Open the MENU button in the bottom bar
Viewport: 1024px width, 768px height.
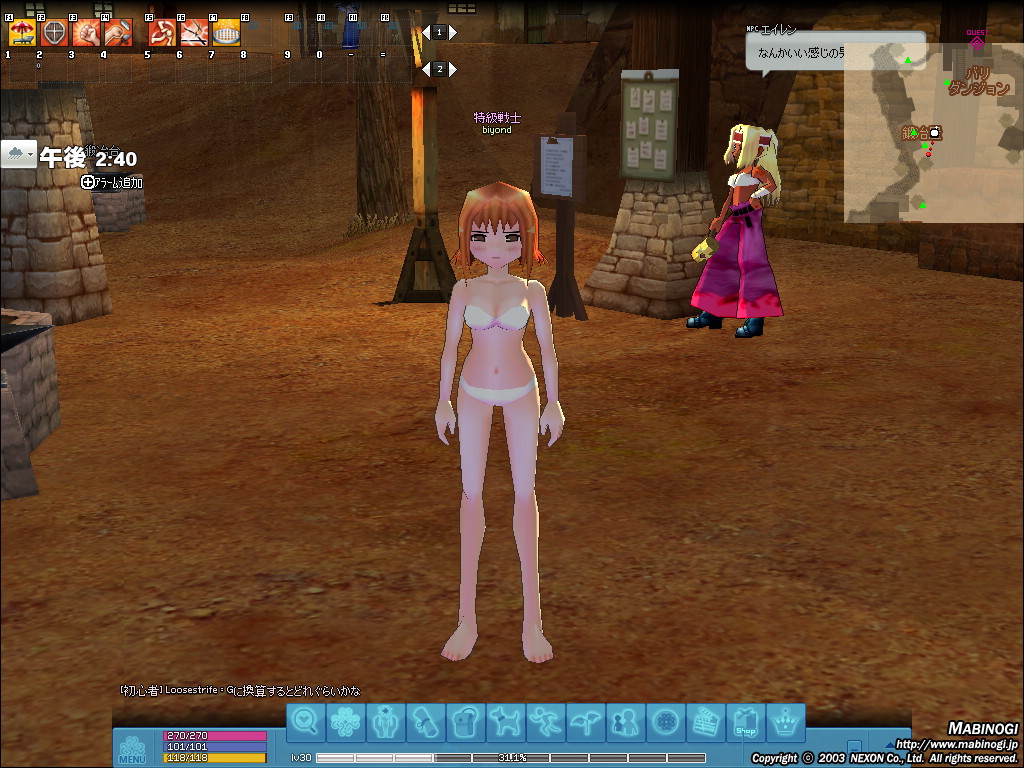[x=132, y=750]
